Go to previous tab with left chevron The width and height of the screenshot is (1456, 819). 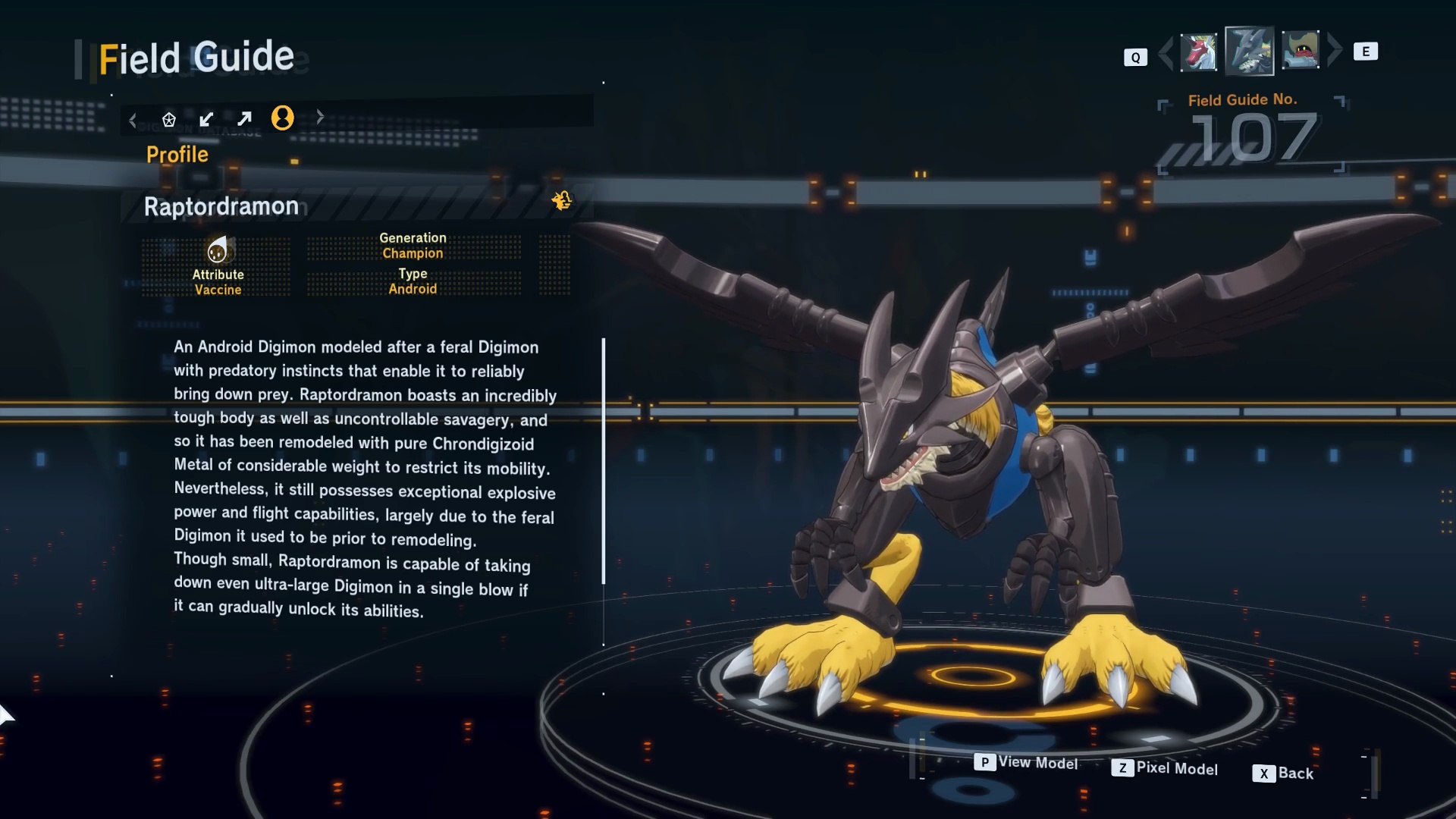pos(133,120)
